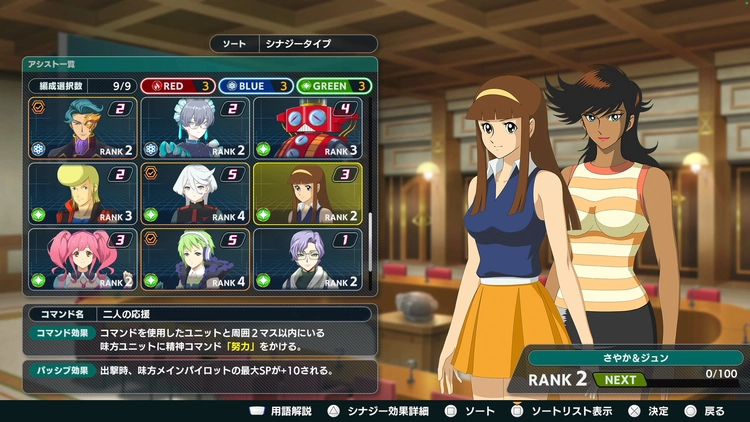Select the white-haired rank 4 assist card
The width and height of the screenshot is (750, 422).
click(195, 193)
